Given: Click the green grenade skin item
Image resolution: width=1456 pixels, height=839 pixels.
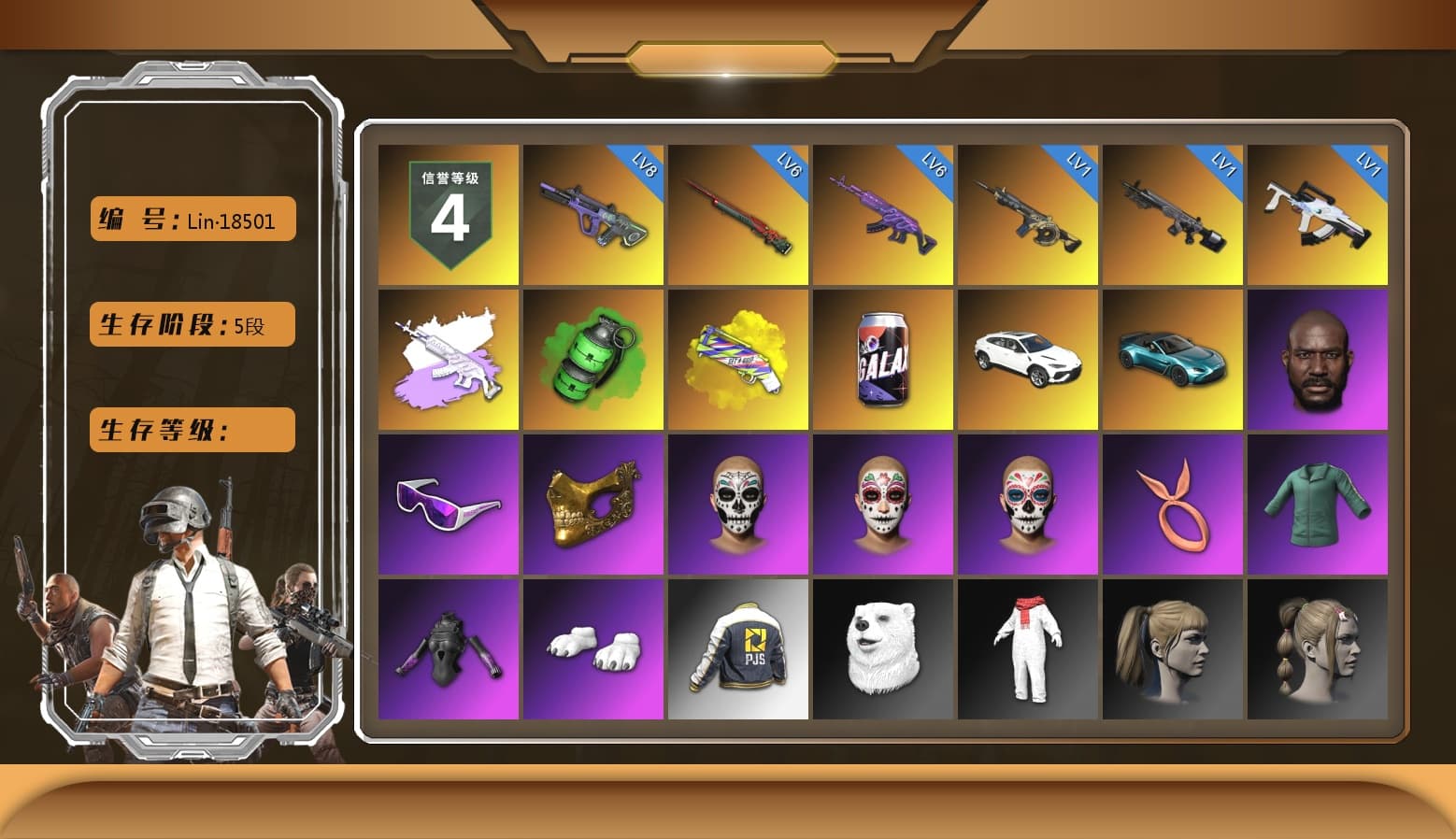Looking at the screenshot, I should 592,360.
